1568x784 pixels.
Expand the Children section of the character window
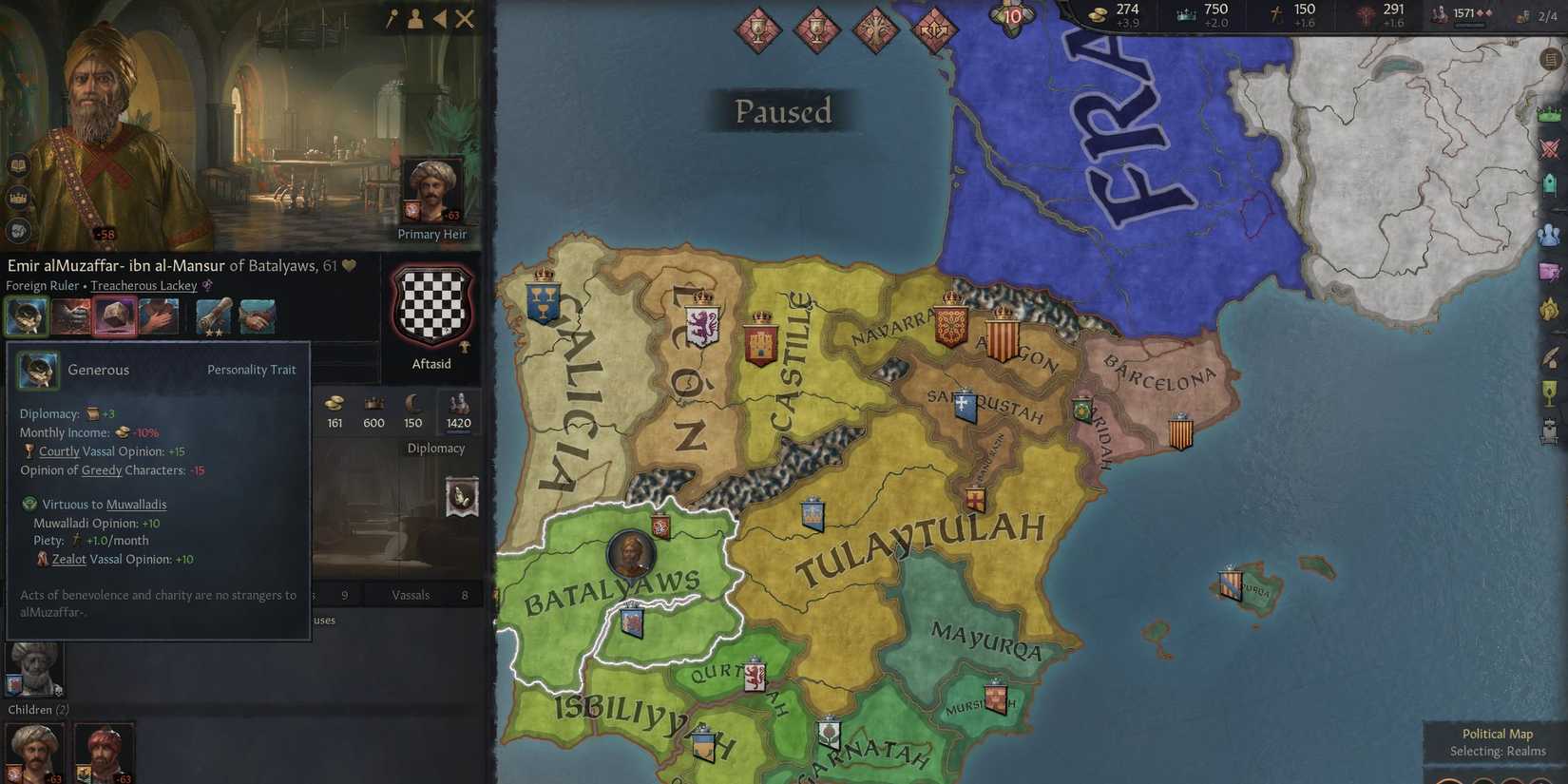coord(38,709)
